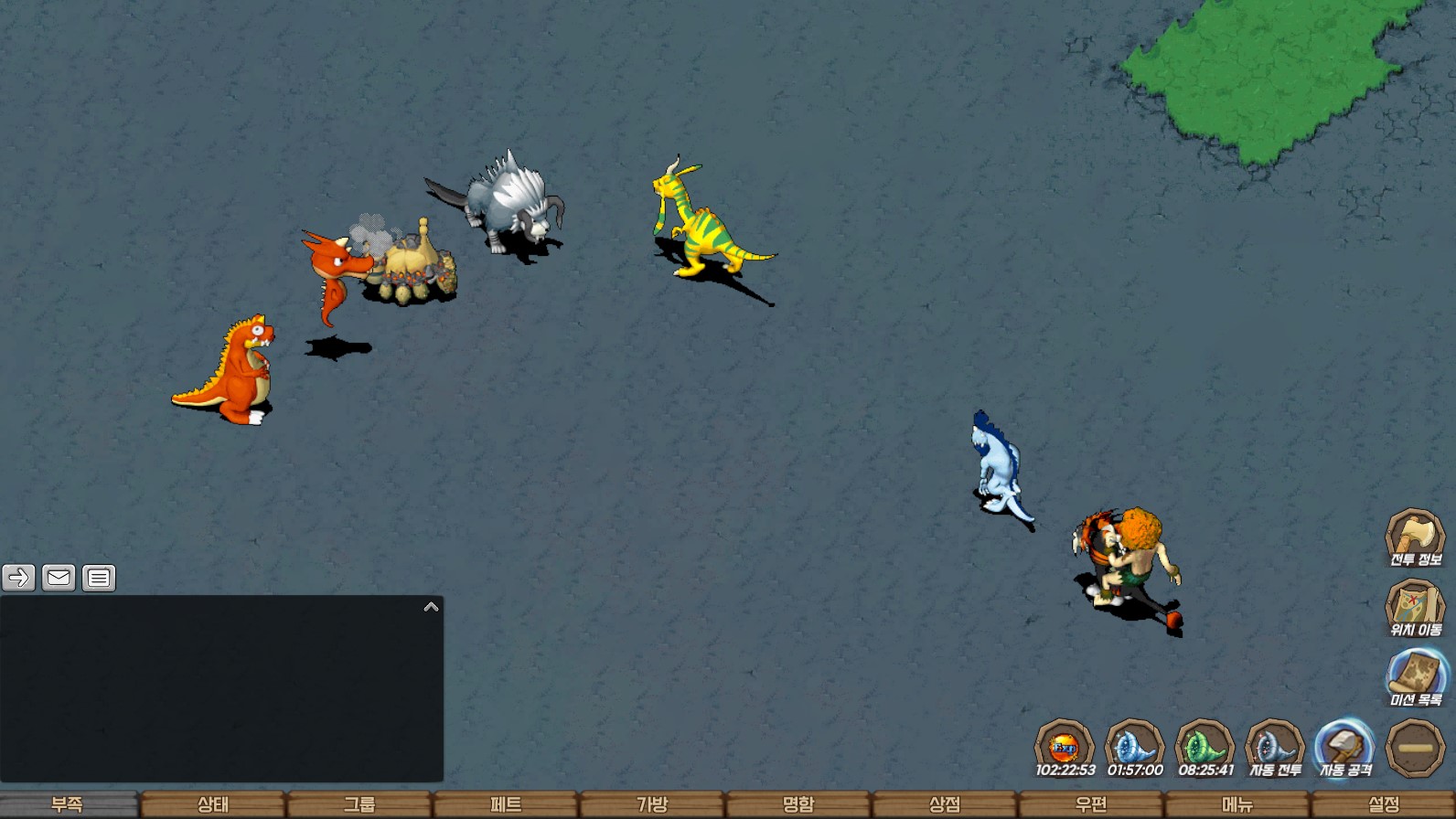This screenshot has height=819, width=1456.
Task: Open the 메뉴 main menu
Action: [1237, 804]
